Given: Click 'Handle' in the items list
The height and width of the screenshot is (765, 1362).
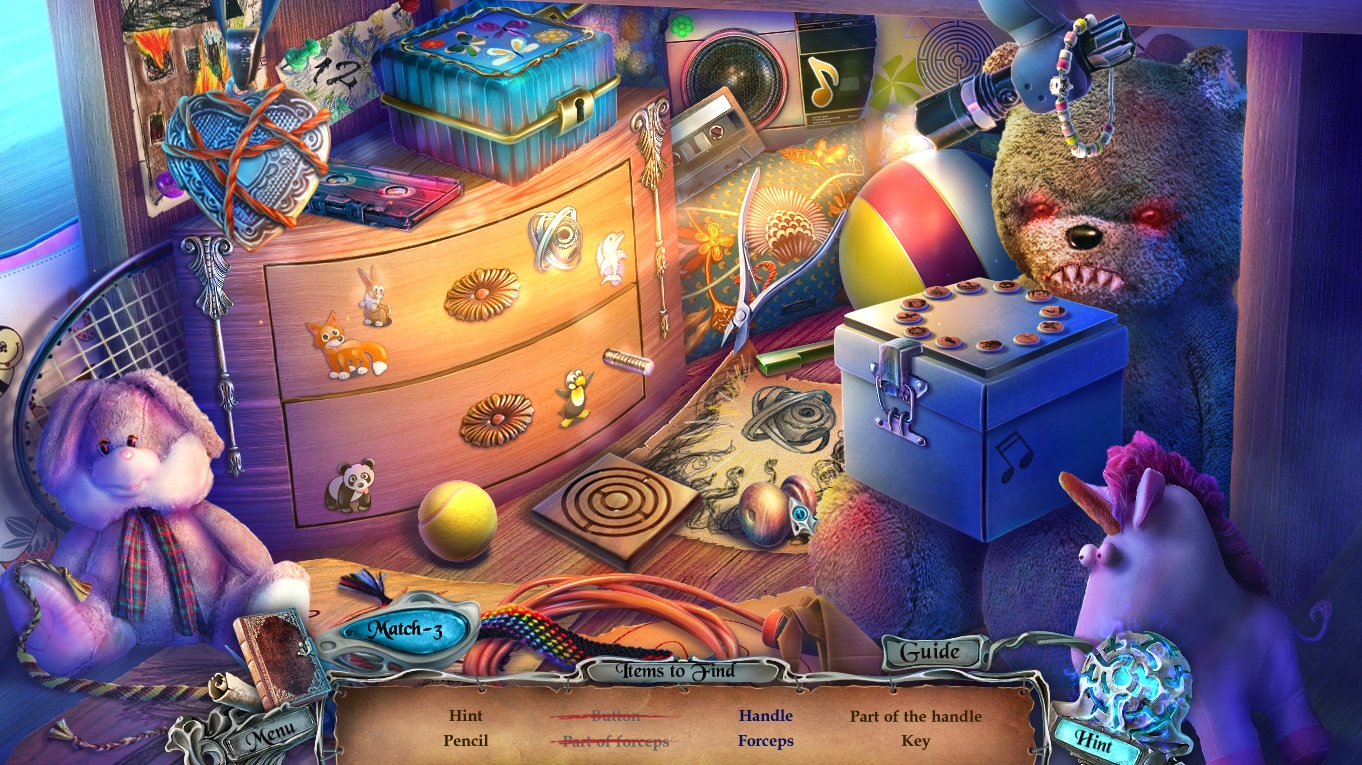Looking at the screenshot, I should 765,715.
